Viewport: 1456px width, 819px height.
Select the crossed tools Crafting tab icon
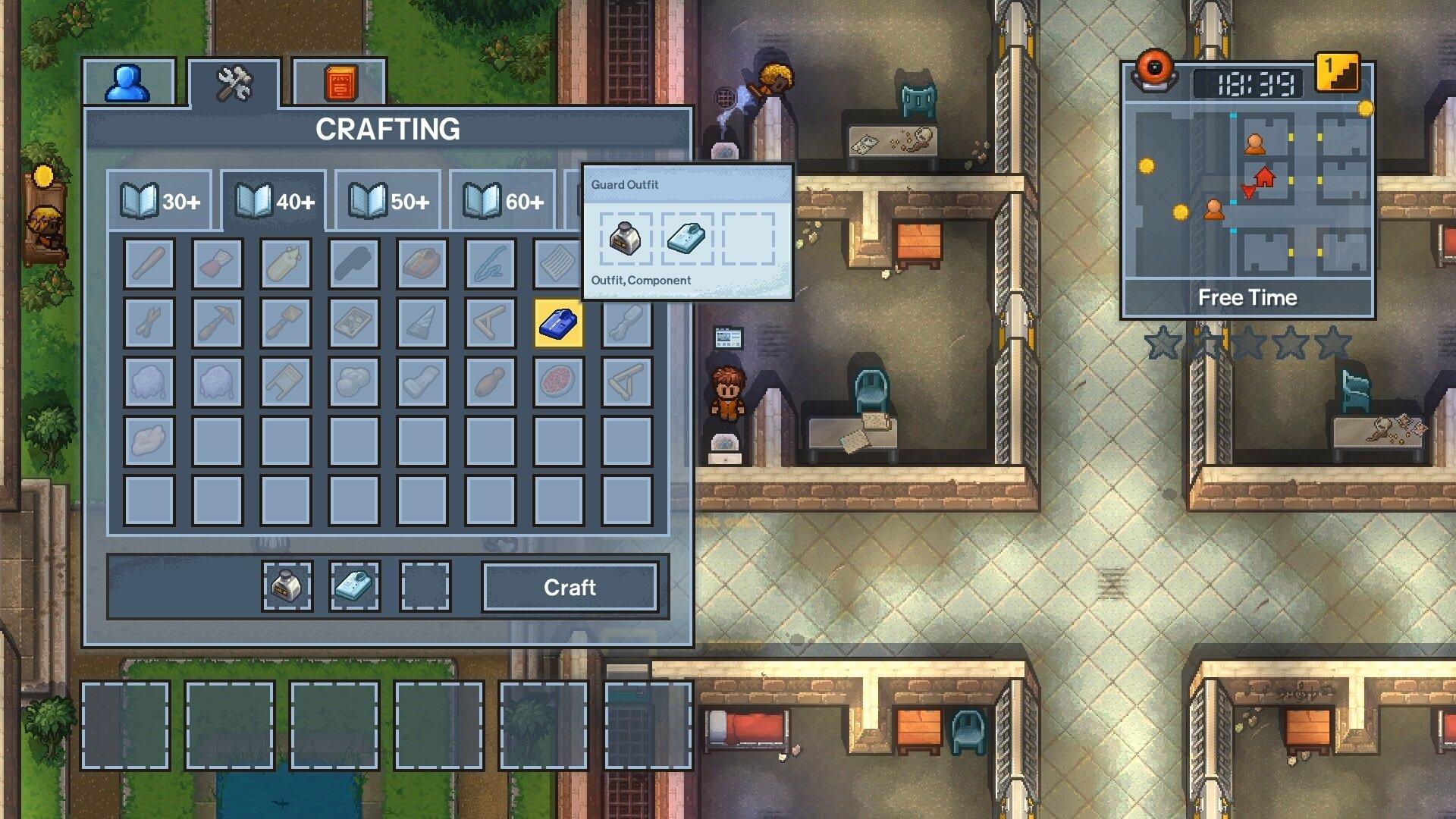coord(235,83)
